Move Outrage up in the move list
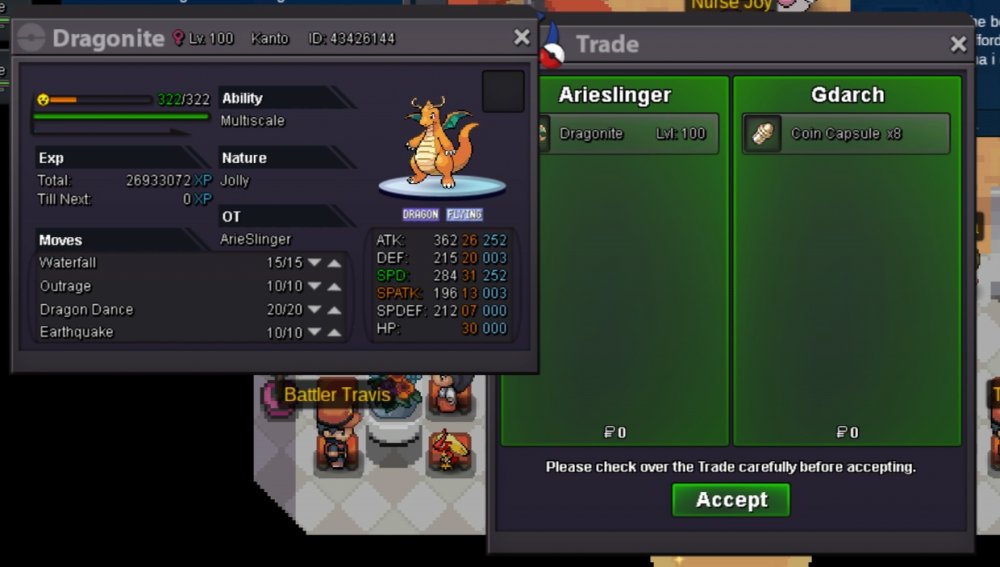This screenshot has width=1000, height=567. (334, 287)
